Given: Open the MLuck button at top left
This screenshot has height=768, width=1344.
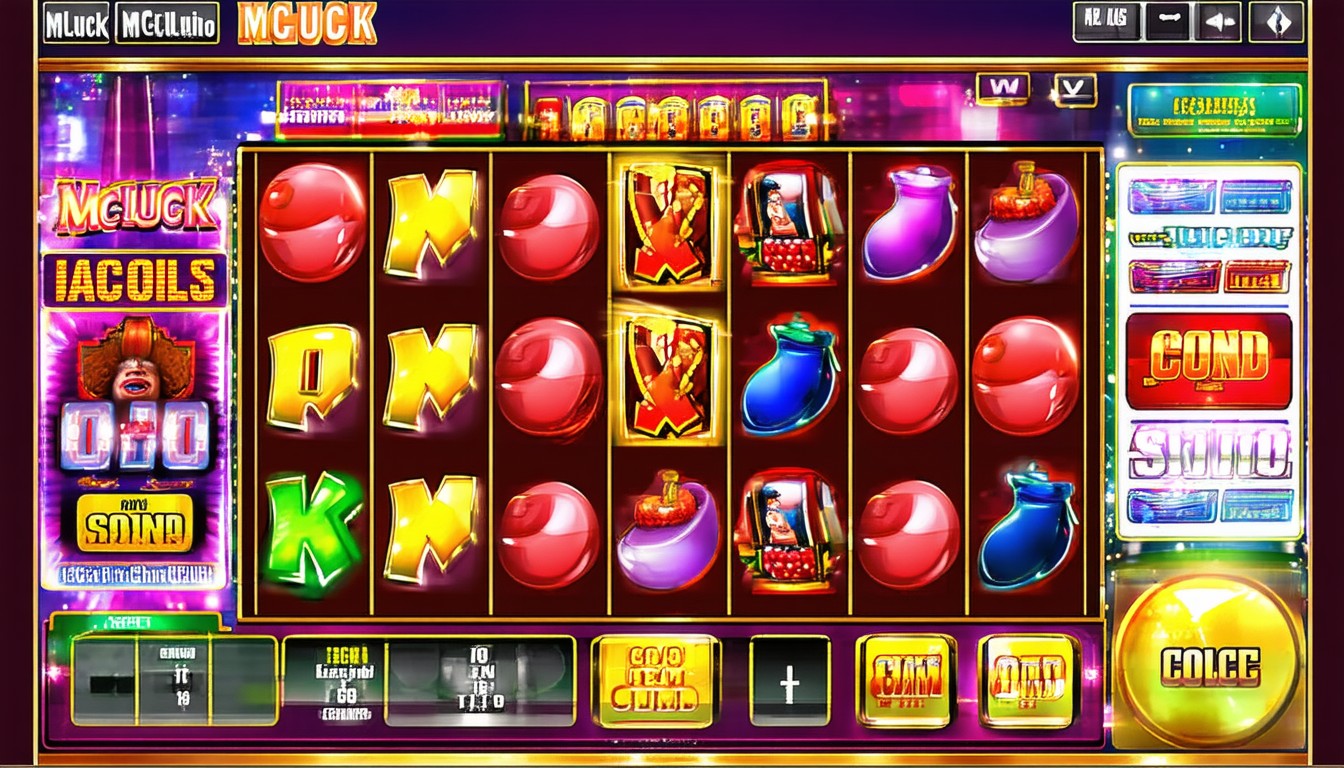Looking at the screenshot, I should (76, 23).
